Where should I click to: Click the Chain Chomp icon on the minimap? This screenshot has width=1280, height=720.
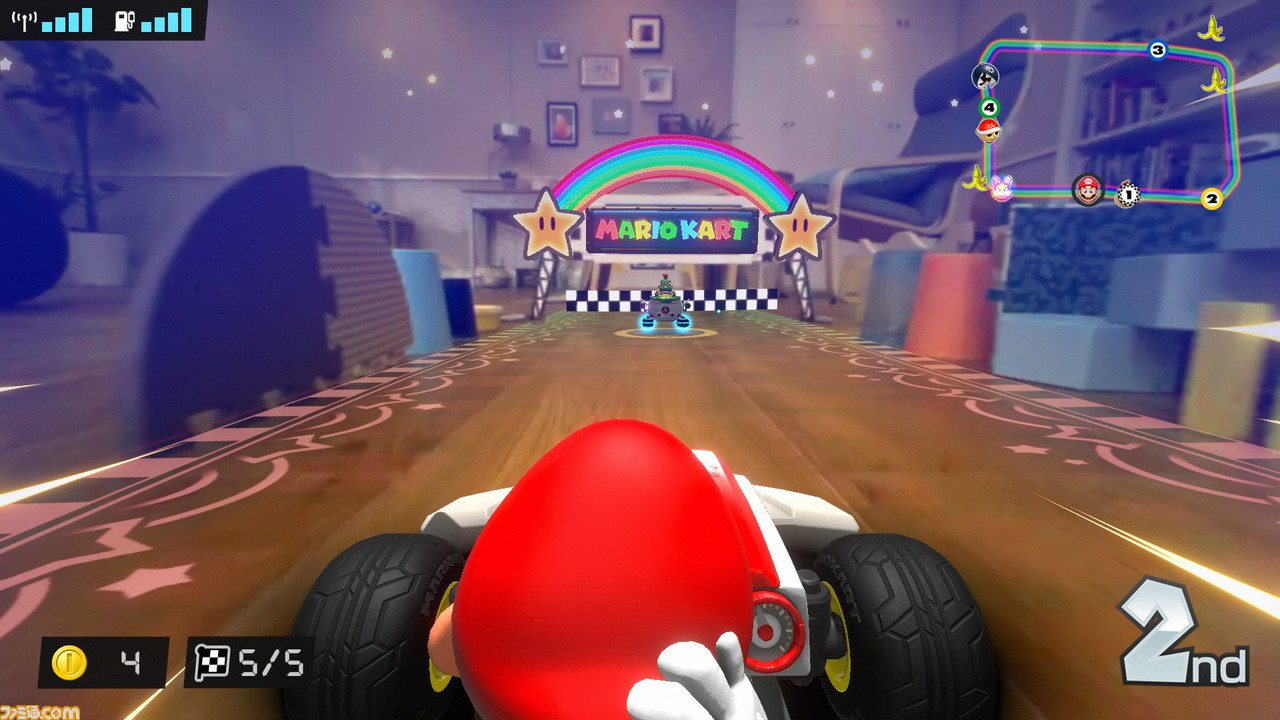[x=985, y=77]
